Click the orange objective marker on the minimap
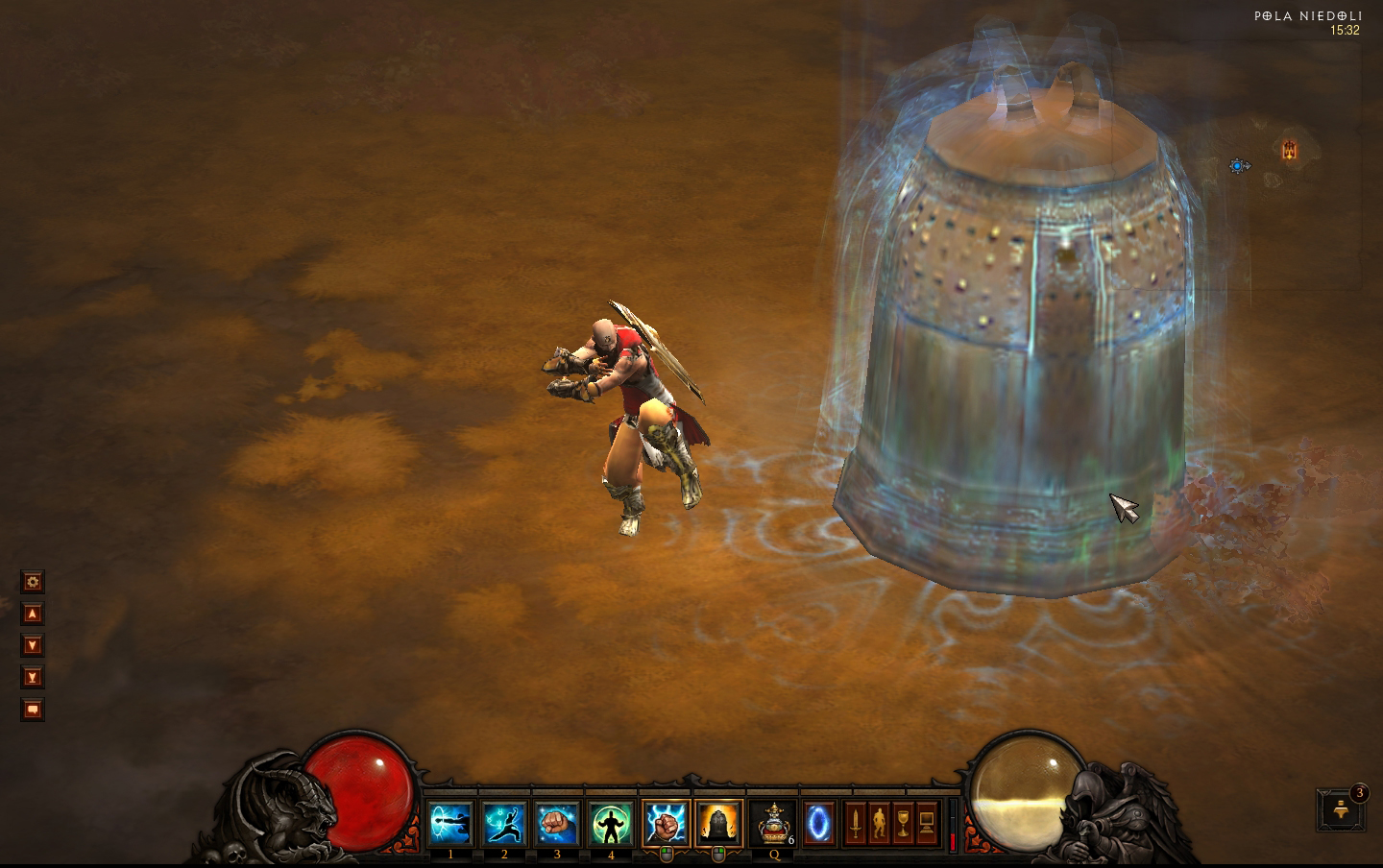This screenshot has height=868, width=1383. click(x=1290, y=149)
